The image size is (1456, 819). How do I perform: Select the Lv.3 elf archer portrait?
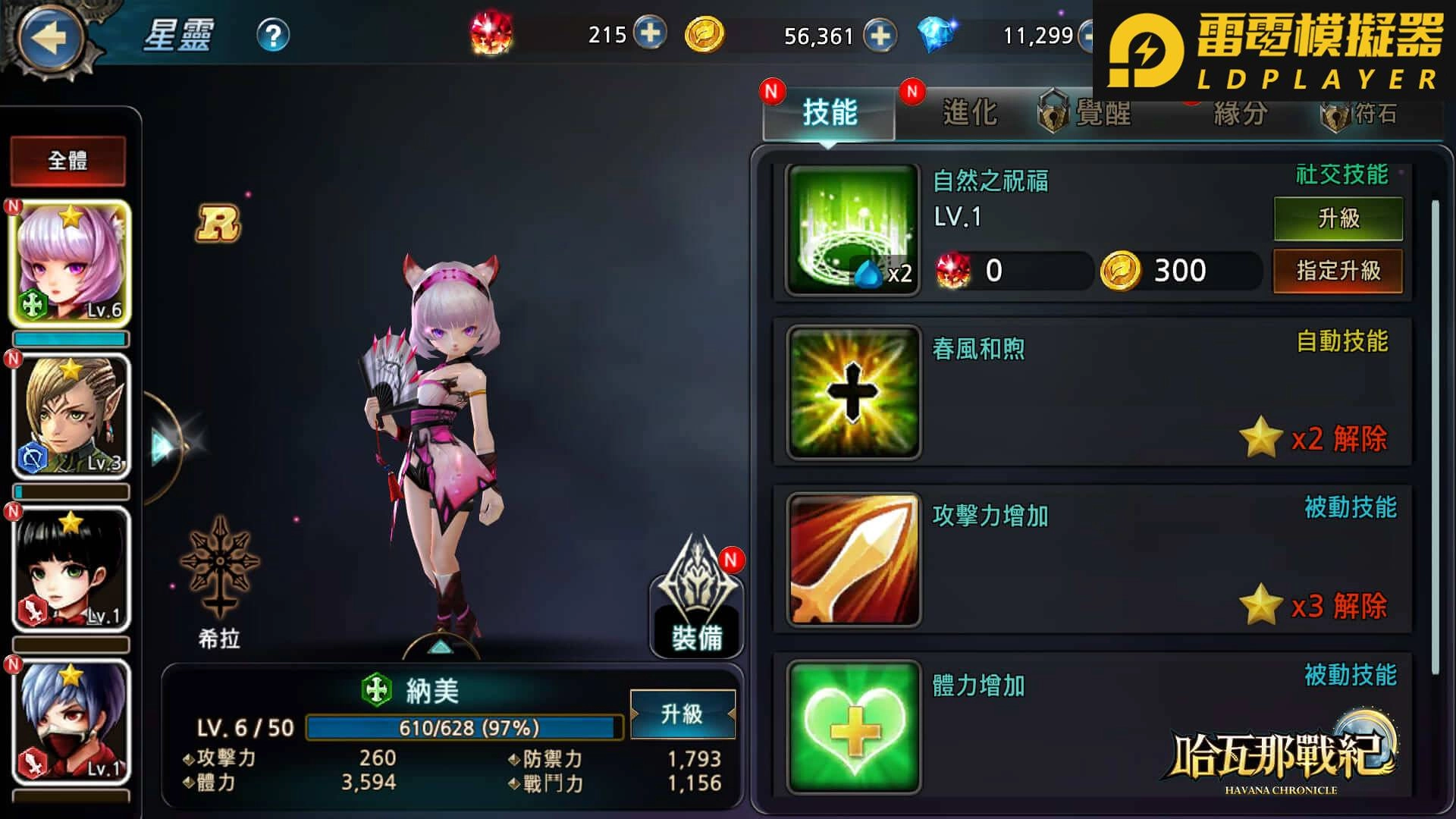point(70,413)
